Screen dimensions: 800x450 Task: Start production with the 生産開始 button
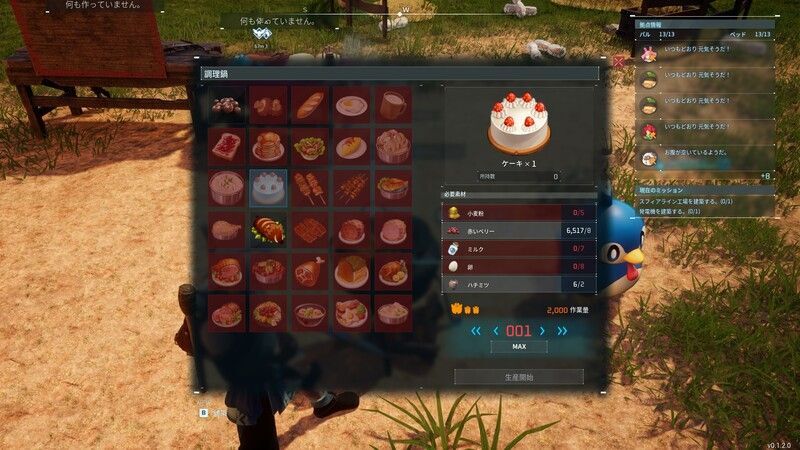pyautogui.click(x=519, y=377)
